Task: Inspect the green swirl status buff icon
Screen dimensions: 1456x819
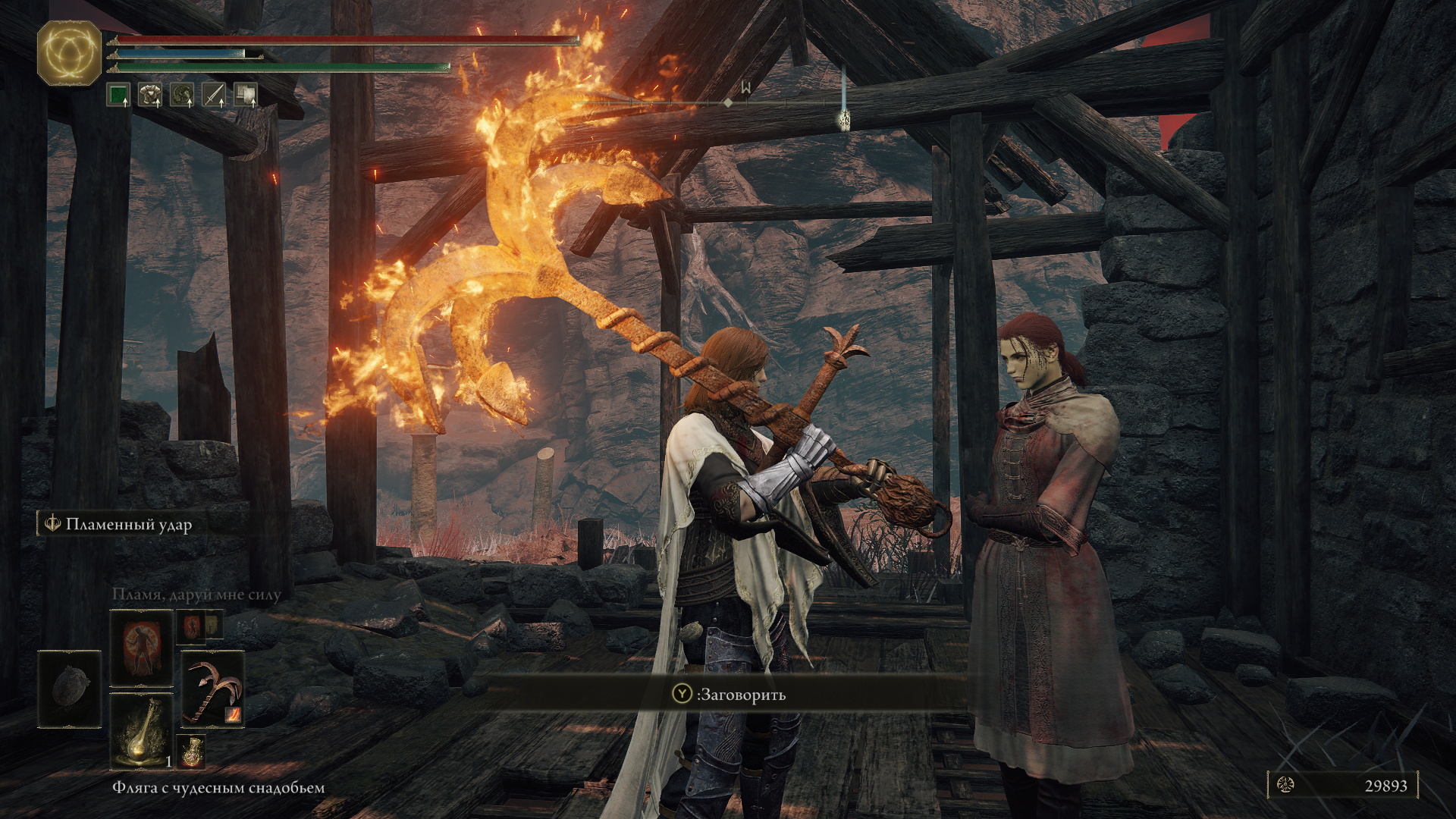Action: [181, 95]
